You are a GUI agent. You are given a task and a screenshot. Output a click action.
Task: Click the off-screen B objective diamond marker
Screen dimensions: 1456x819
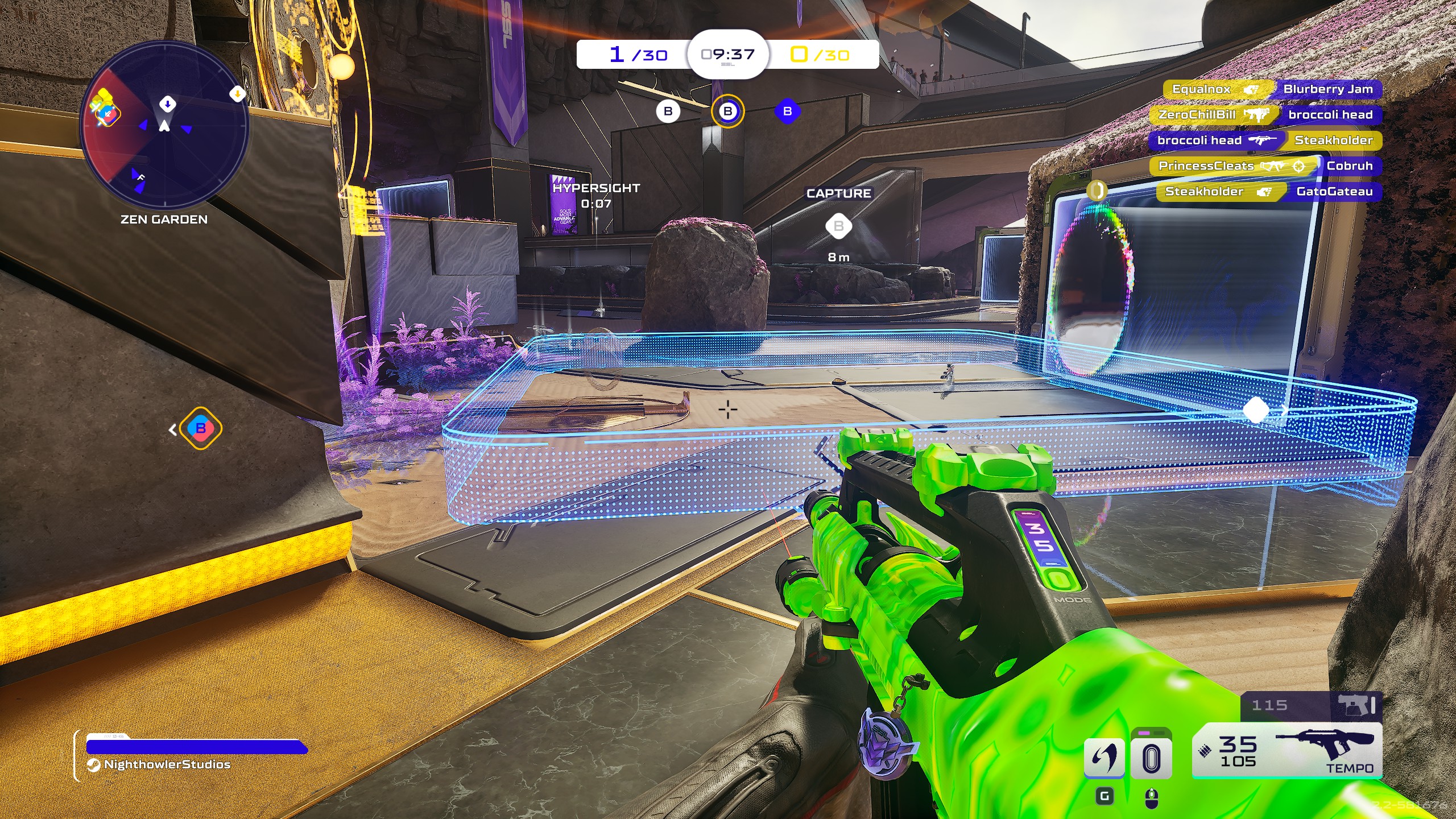click(x=200, y=428)
